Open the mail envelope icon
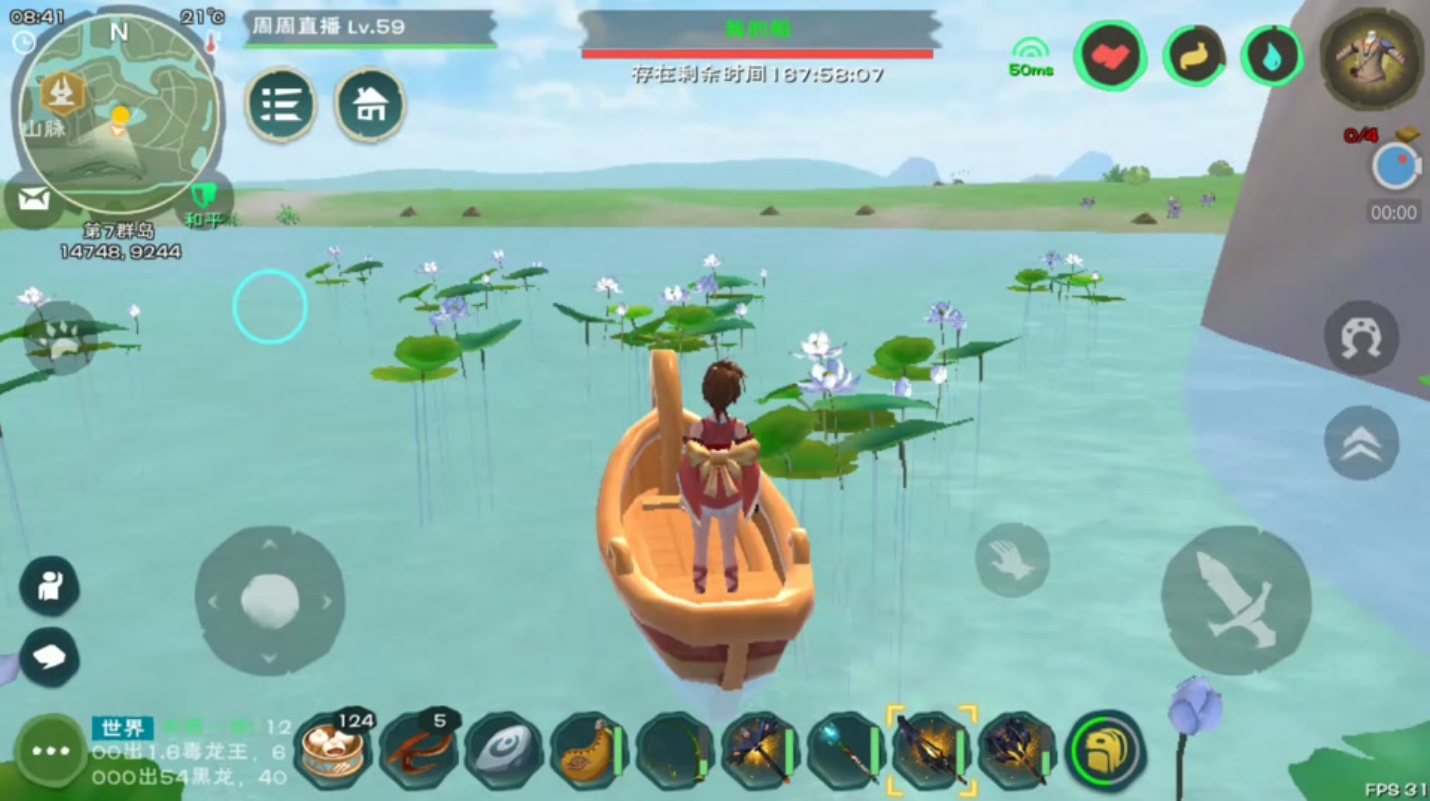Image resolution: width=1430 pixels, height=801 pixels. 33,199
